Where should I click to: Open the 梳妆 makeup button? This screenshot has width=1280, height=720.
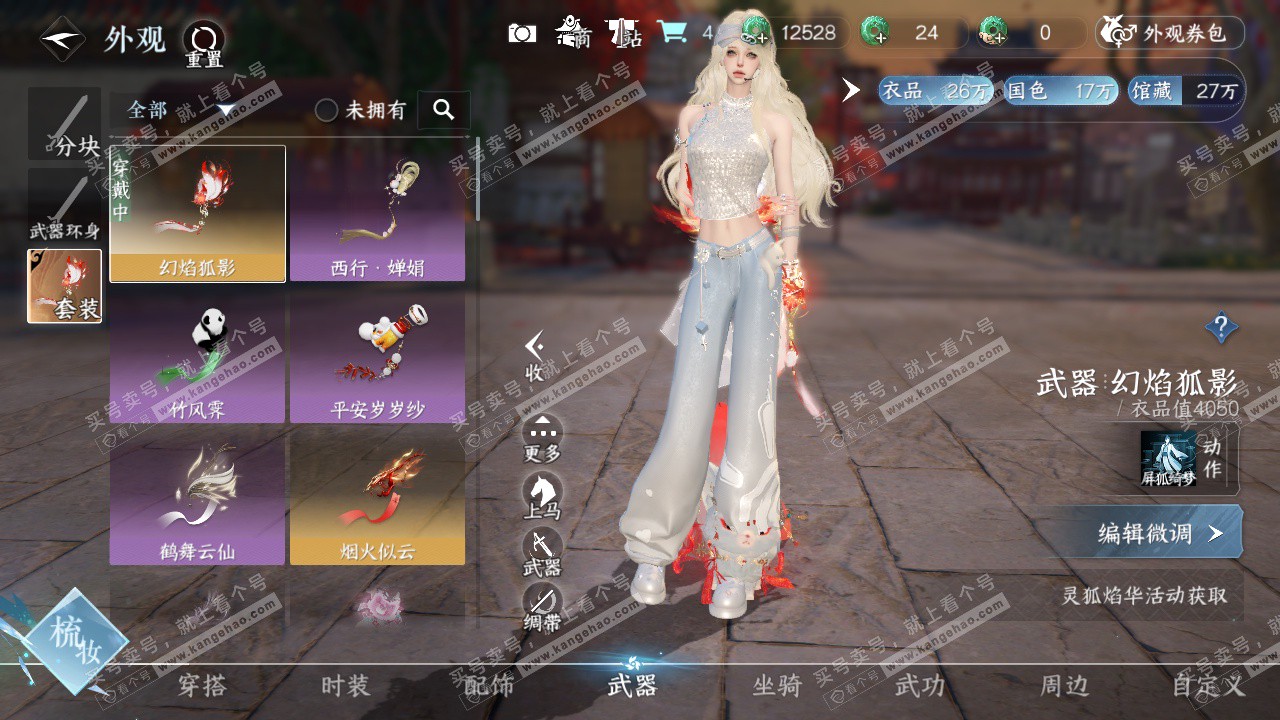(76, 640)
